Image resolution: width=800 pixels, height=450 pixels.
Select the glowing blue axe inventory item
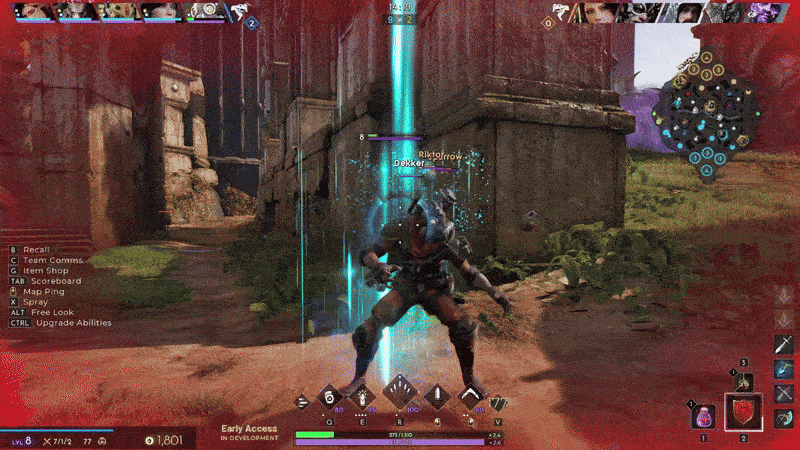[786, 369]
